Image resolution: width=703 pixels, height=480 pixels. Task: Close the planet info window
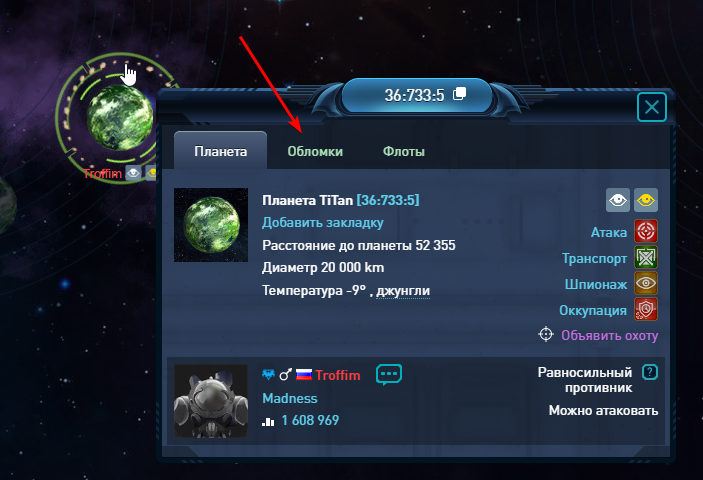click(652, 108)
